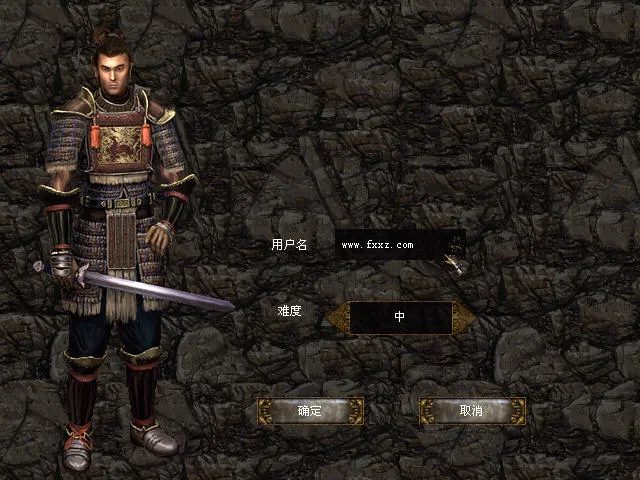Click the 确定 confirm button

(310, 411)
